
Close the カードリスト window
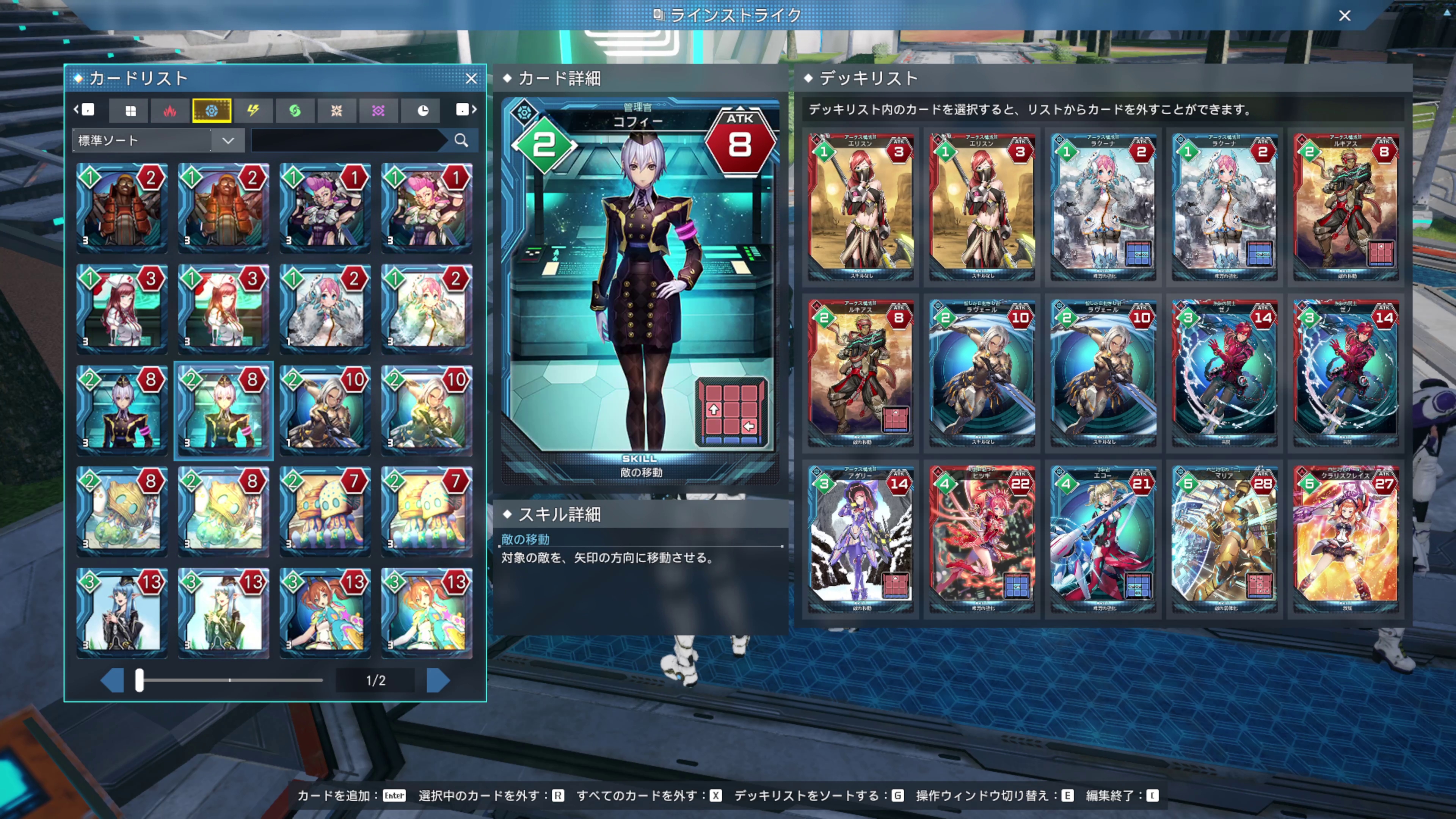472,79
